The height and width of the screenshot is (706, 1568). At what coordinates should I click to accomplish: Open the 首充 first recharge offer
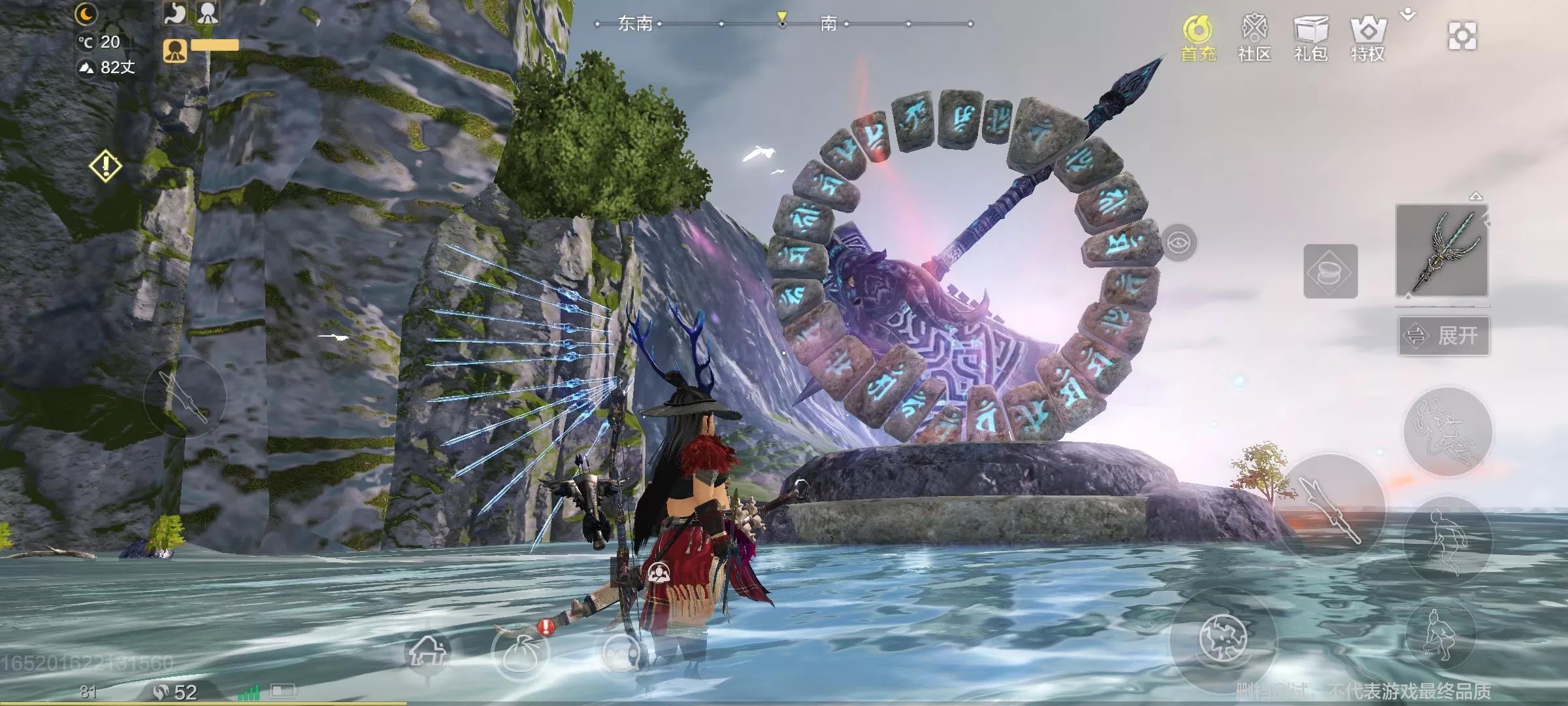point(1198,38)
